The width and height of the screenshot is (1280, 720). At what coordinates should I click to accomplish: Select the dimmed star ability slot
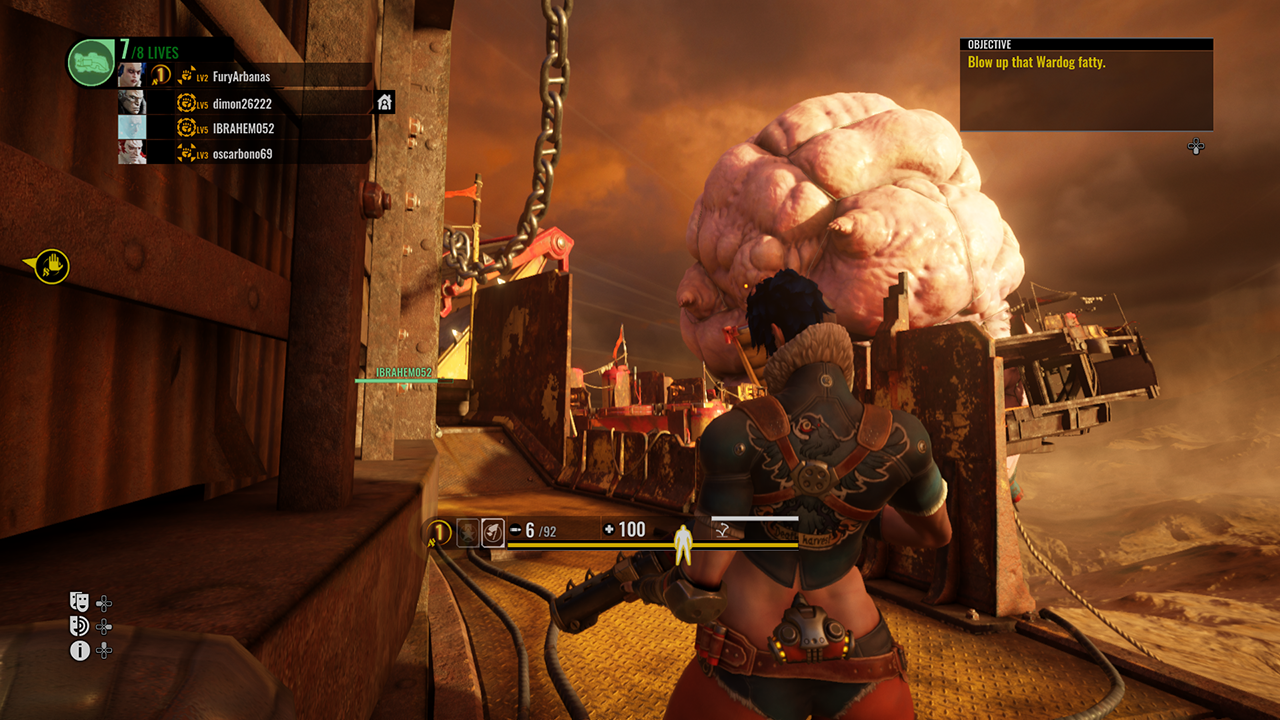(x=468, y=532)
